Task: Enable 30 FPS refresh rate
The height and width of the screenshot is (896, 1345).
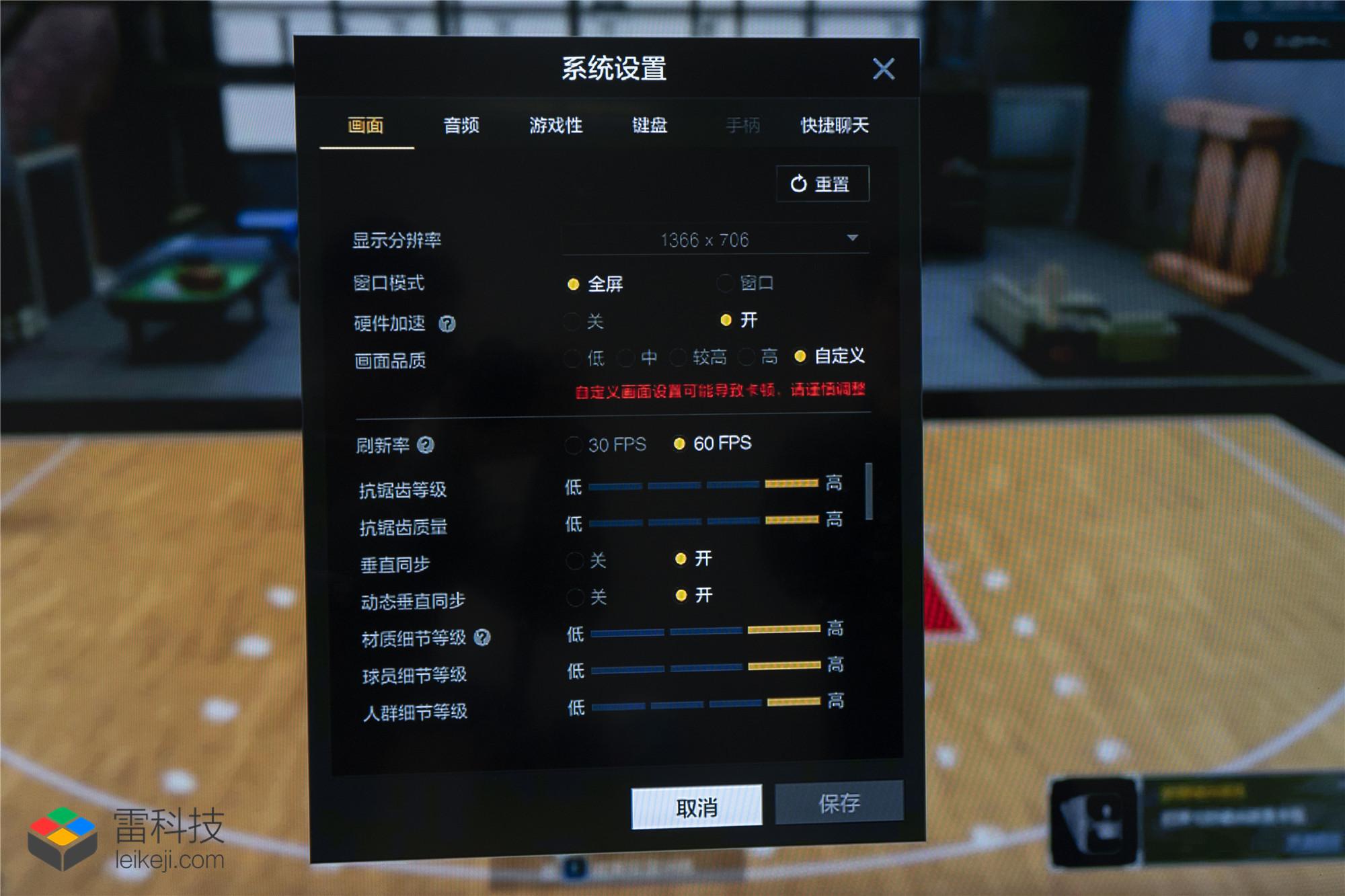Action: pos(574,444)
